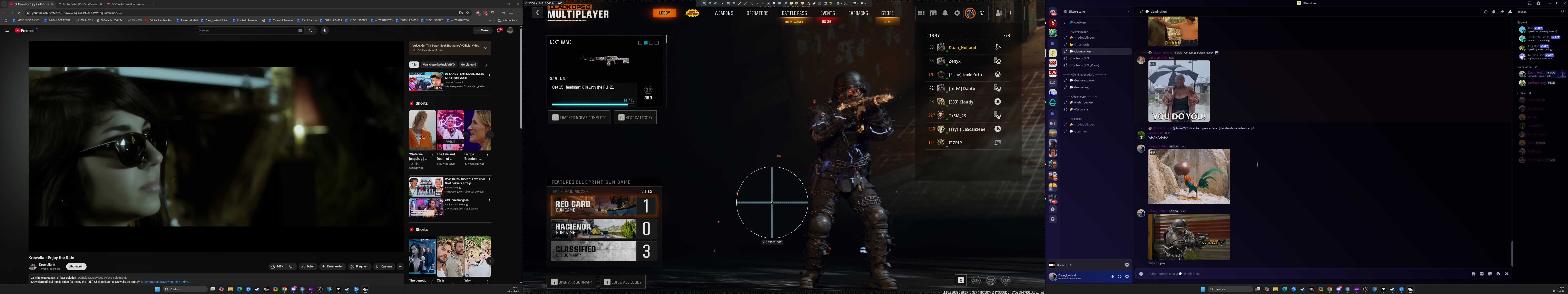Toggle Voice: All Lobby button

[623, 282]
